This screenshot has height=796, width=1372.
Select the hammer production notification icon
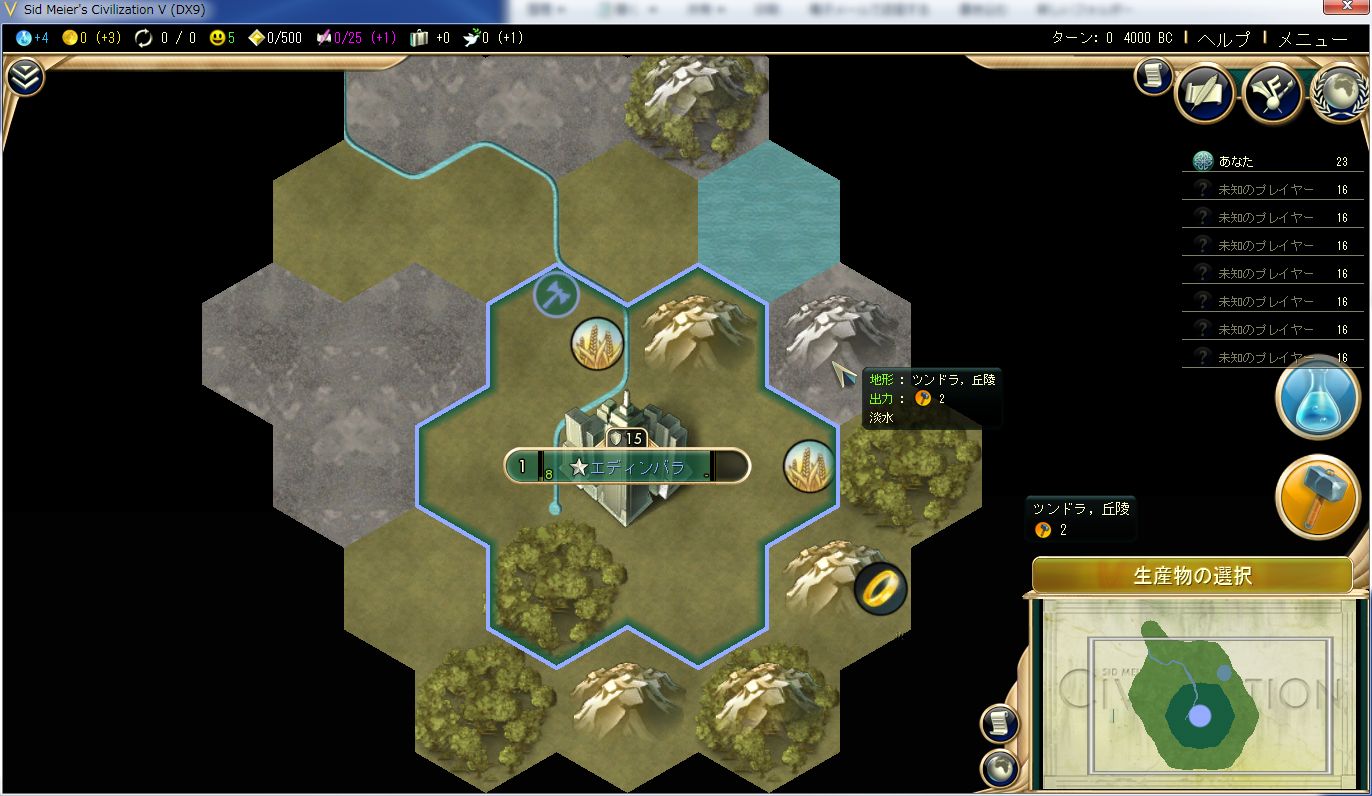tap(1317, 497)
